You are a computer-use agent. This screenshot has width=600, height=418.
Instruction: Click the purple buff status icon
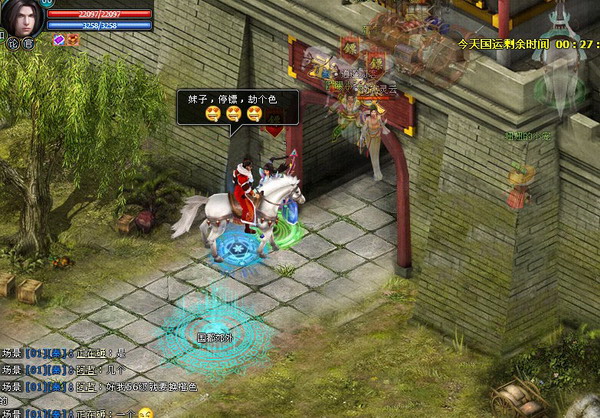58,39
